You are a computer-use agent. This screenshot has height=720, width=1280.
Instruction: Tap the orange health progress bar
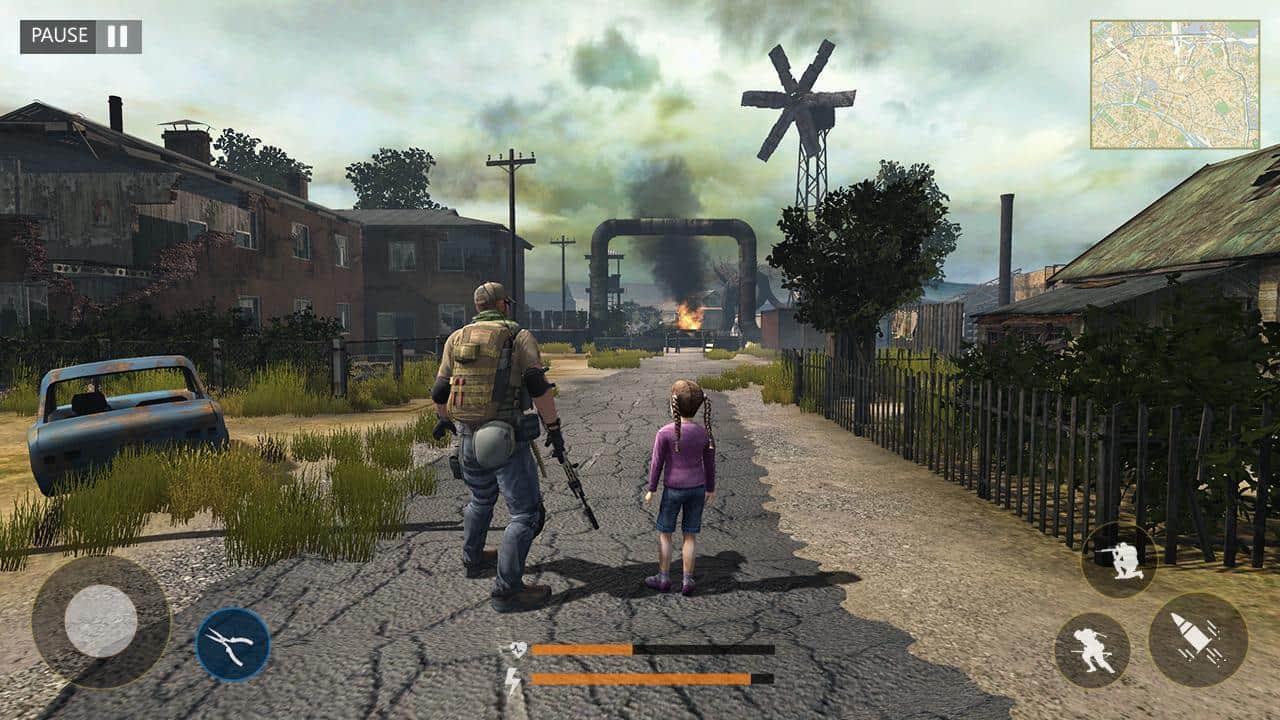pos(583,650)
